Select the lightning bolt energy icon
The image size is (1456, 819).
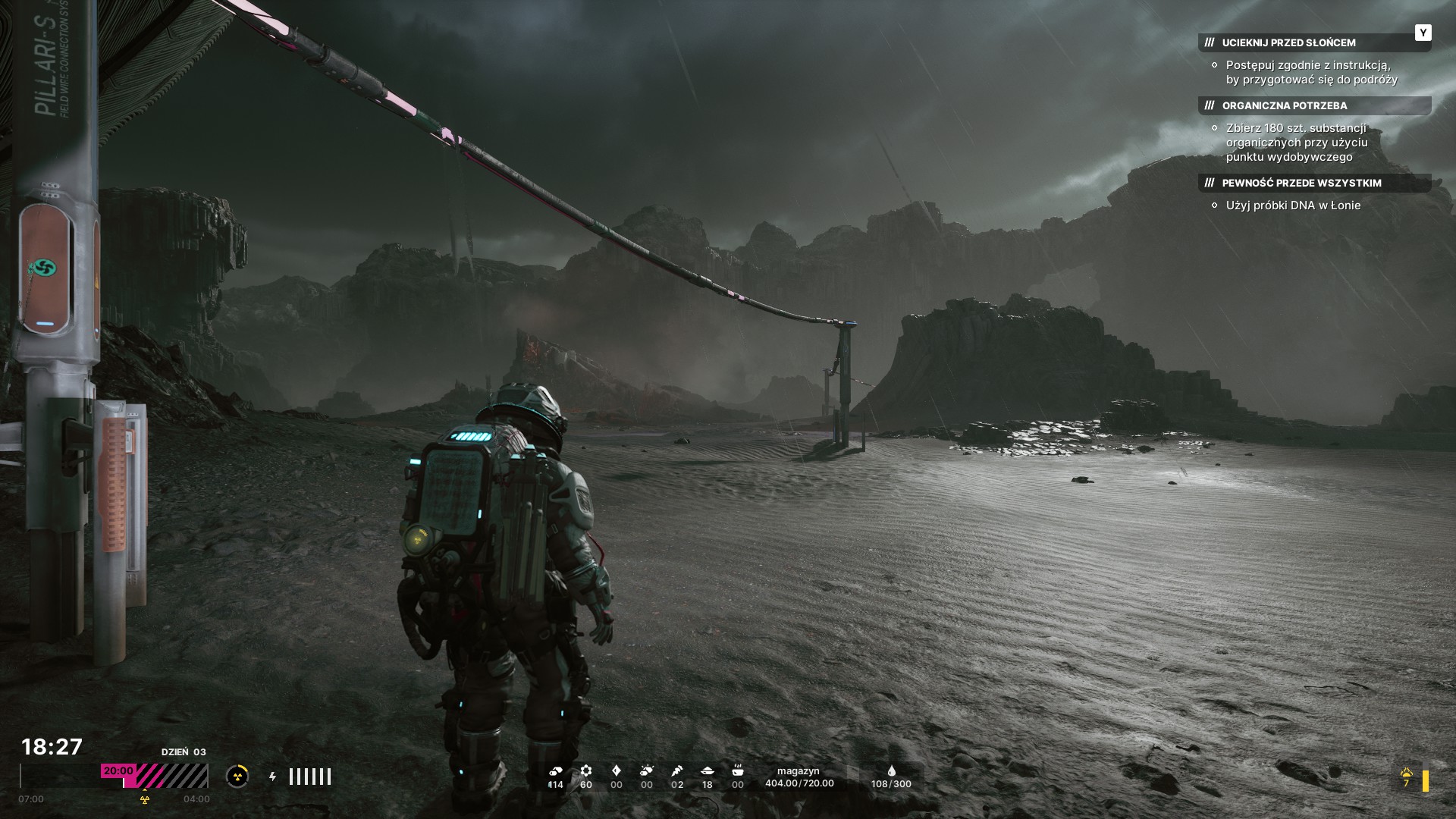click(273, 777)
